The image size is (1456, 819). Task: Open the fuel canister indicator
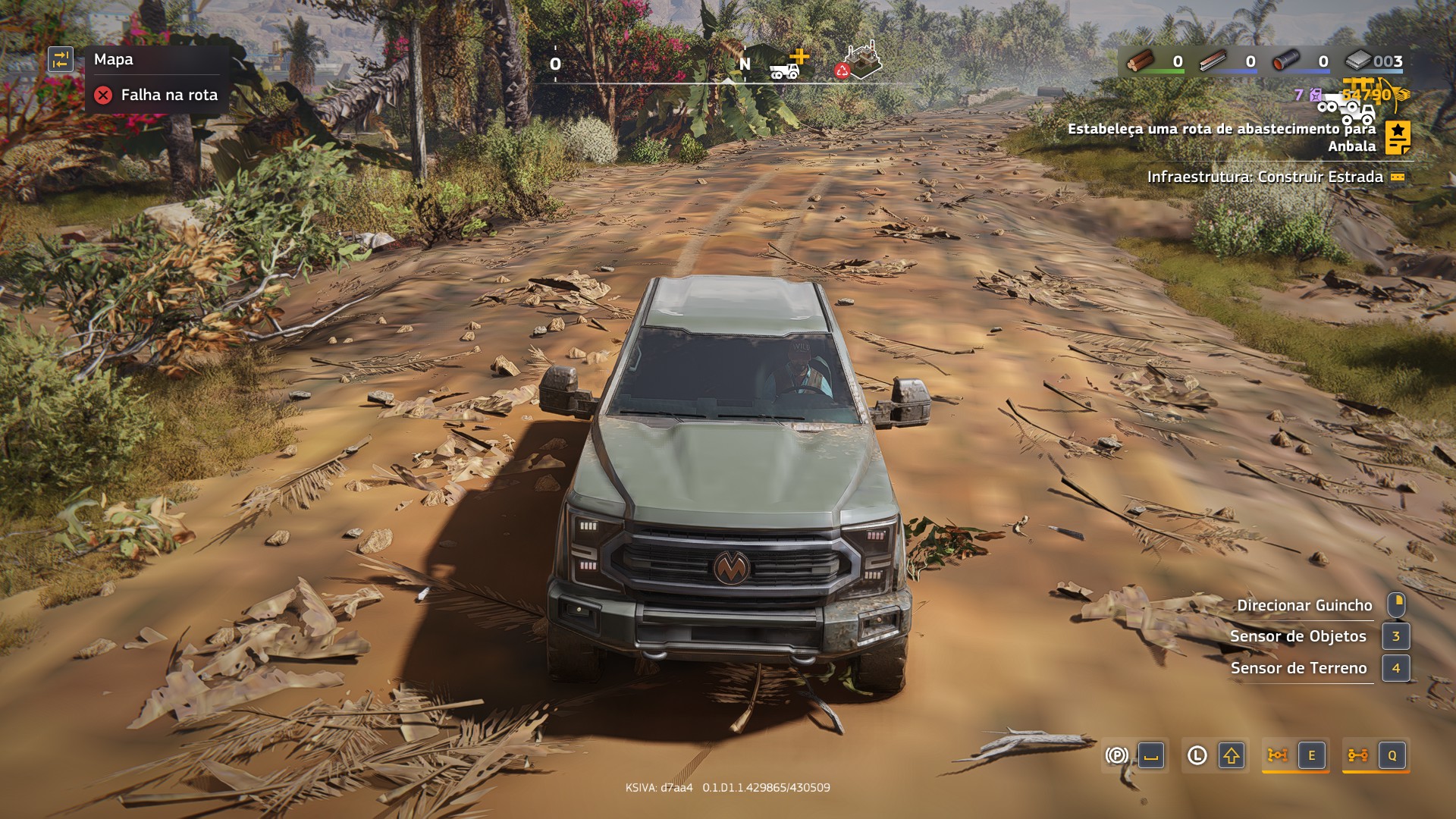tap(1314, 95)
